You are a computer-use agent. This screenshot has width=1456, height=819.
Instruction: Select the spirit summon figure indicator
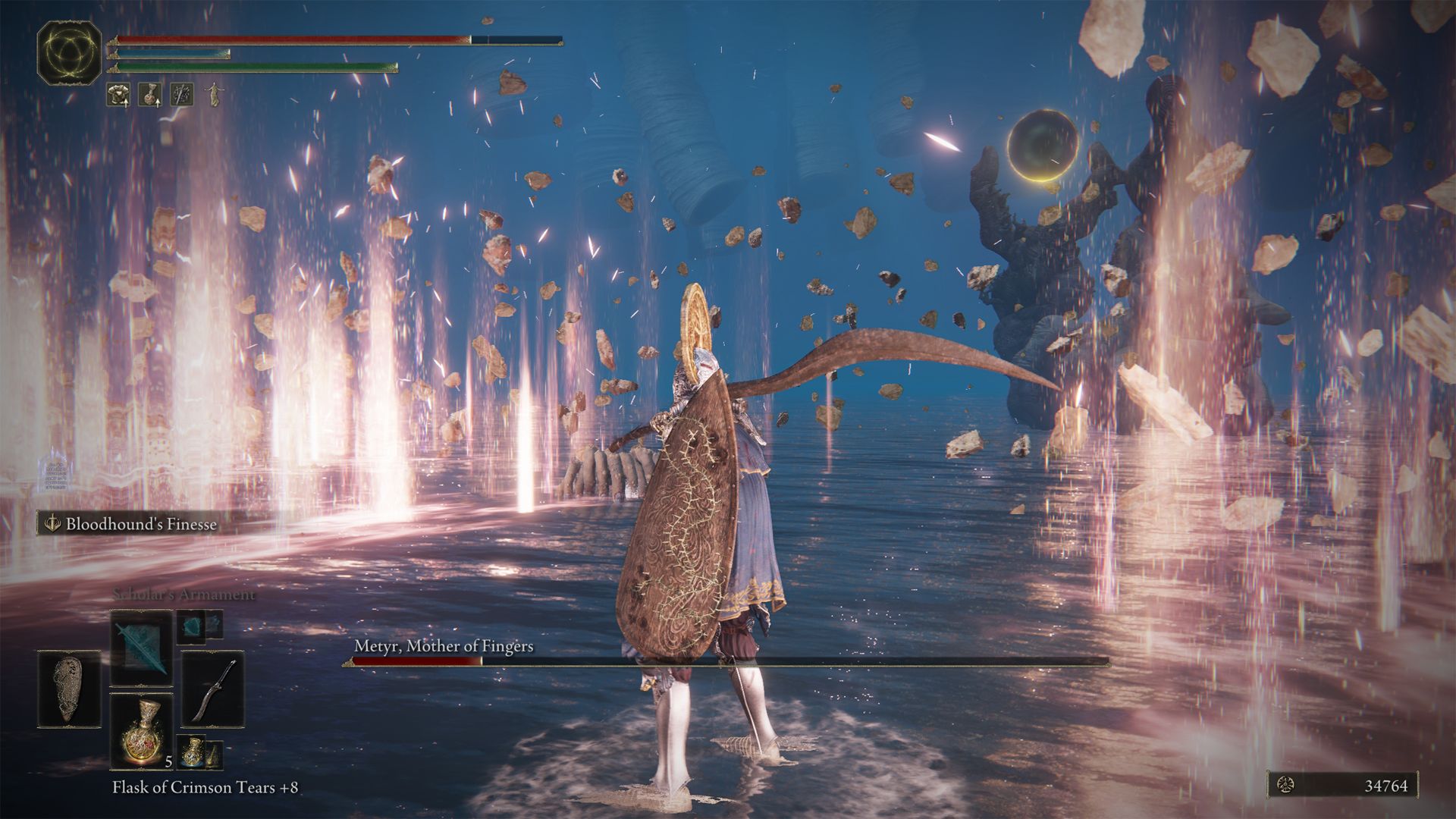213,95
